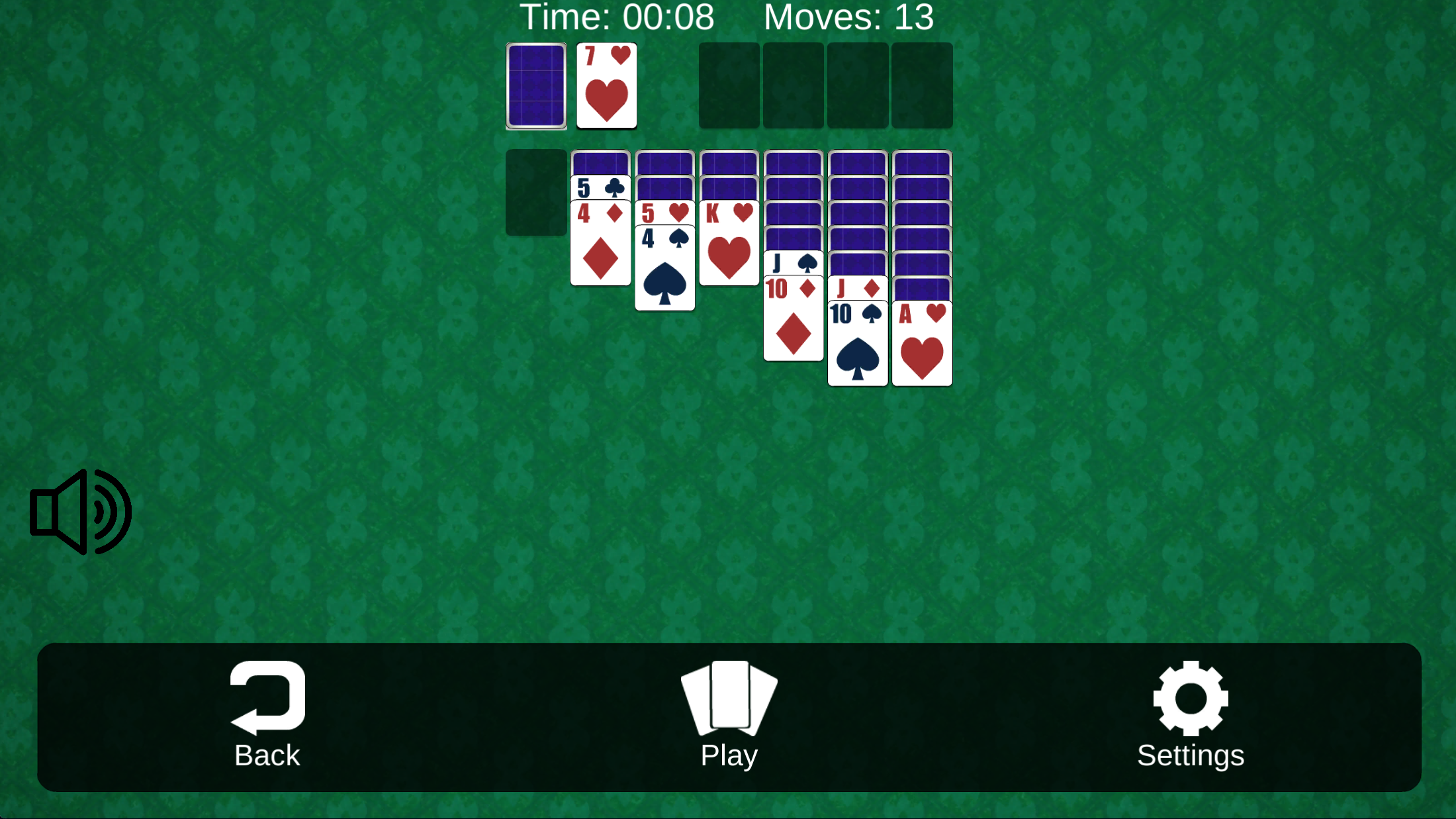1456x819 pixels.
Task: Select the stock pile face-down card
Action: pyautogui.click(x=535, y=85)
